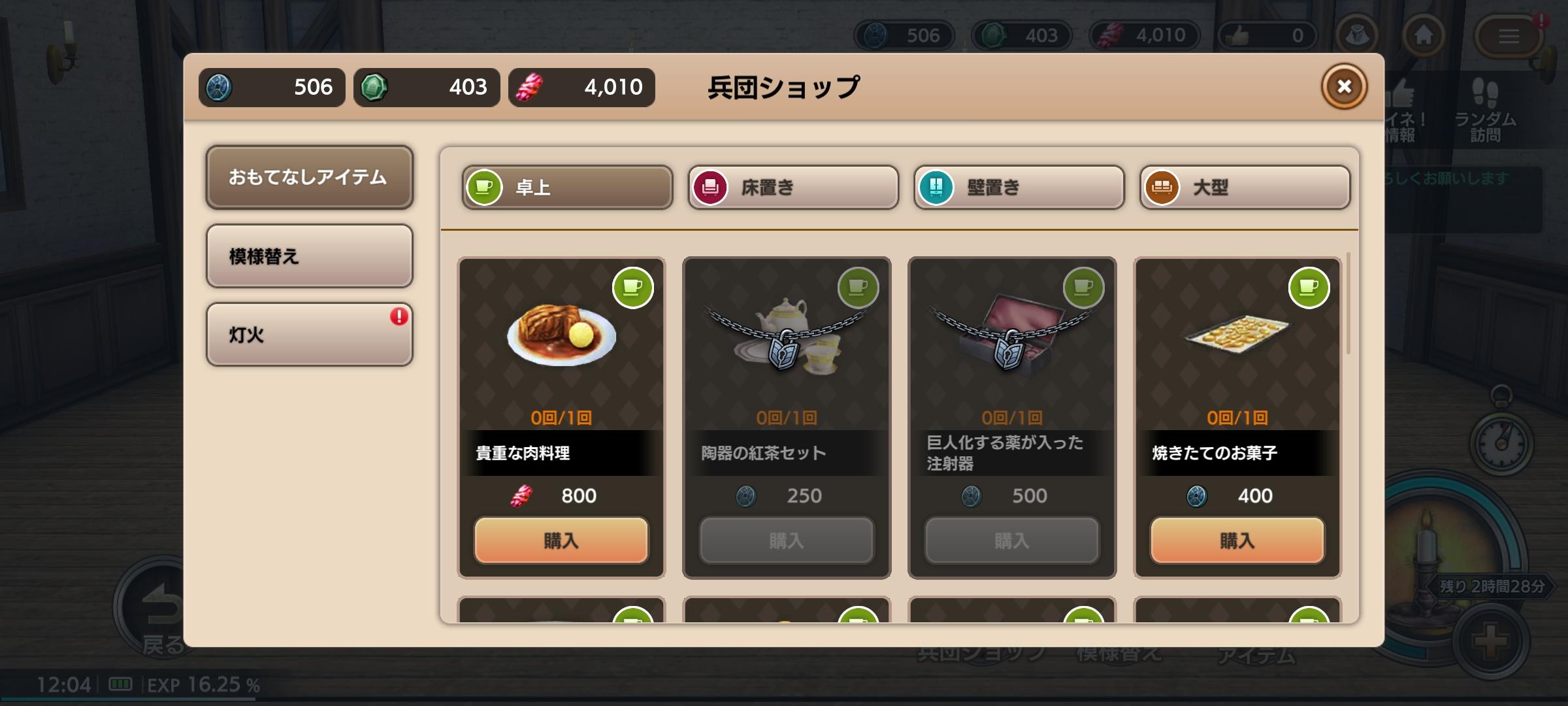Open the 模様替え sidebar section
The width and height of the screenshot is (1568, 706).
tap(310, 256)
